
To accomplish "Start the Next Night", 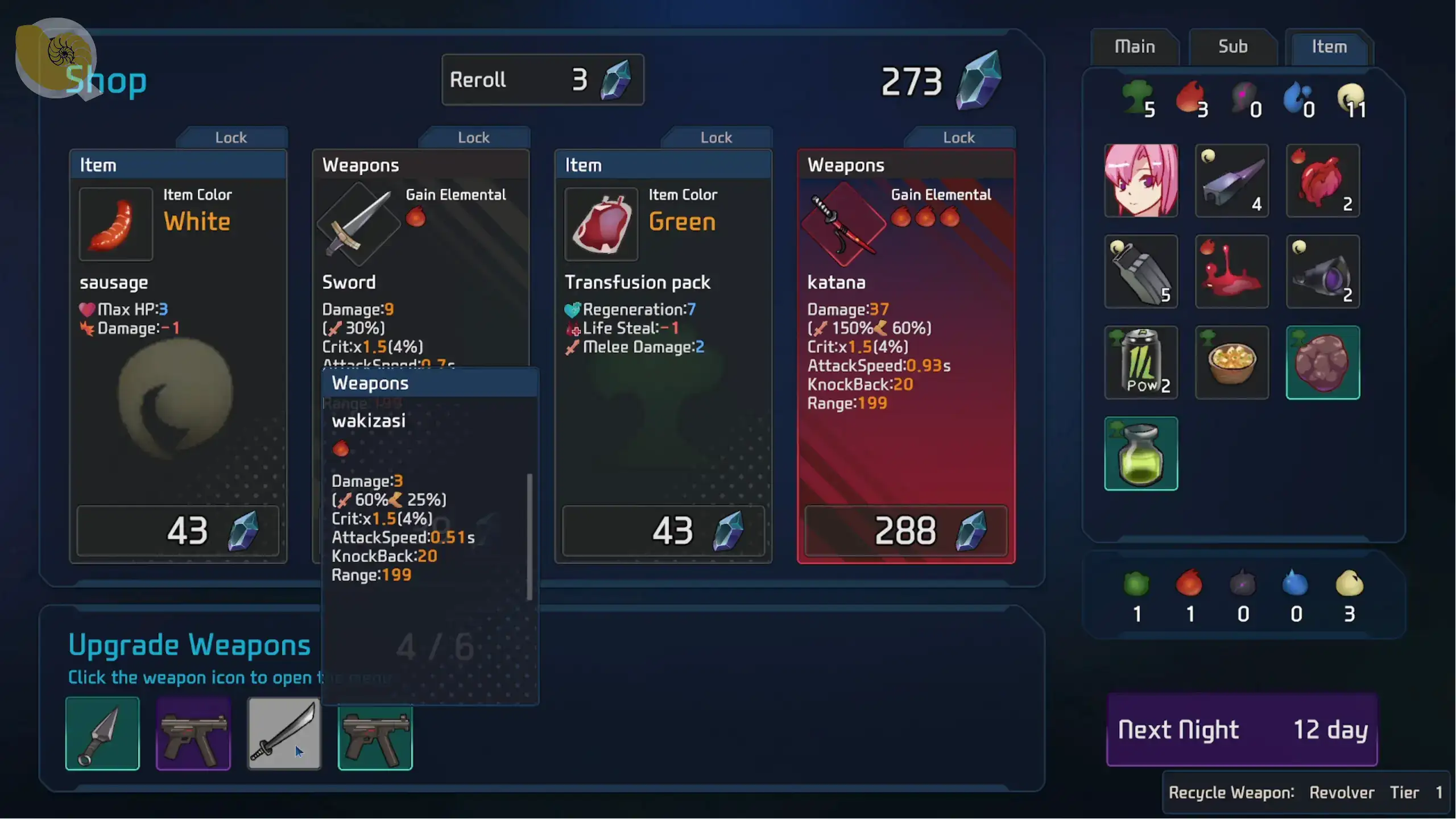I will (x=1242, y=730).
